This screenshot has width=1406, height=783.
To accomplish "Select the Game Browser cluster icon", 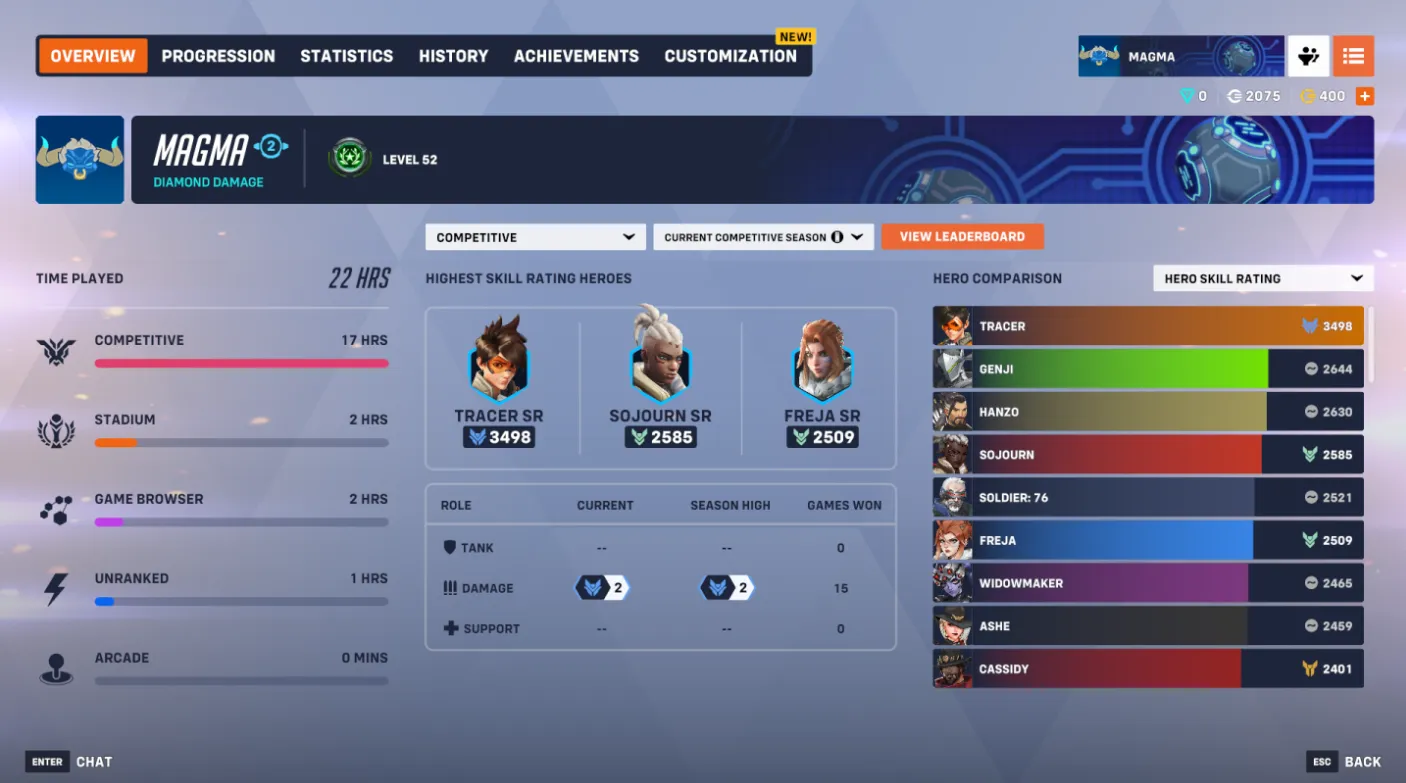I will pyautogui.click(x=55, y=510).
